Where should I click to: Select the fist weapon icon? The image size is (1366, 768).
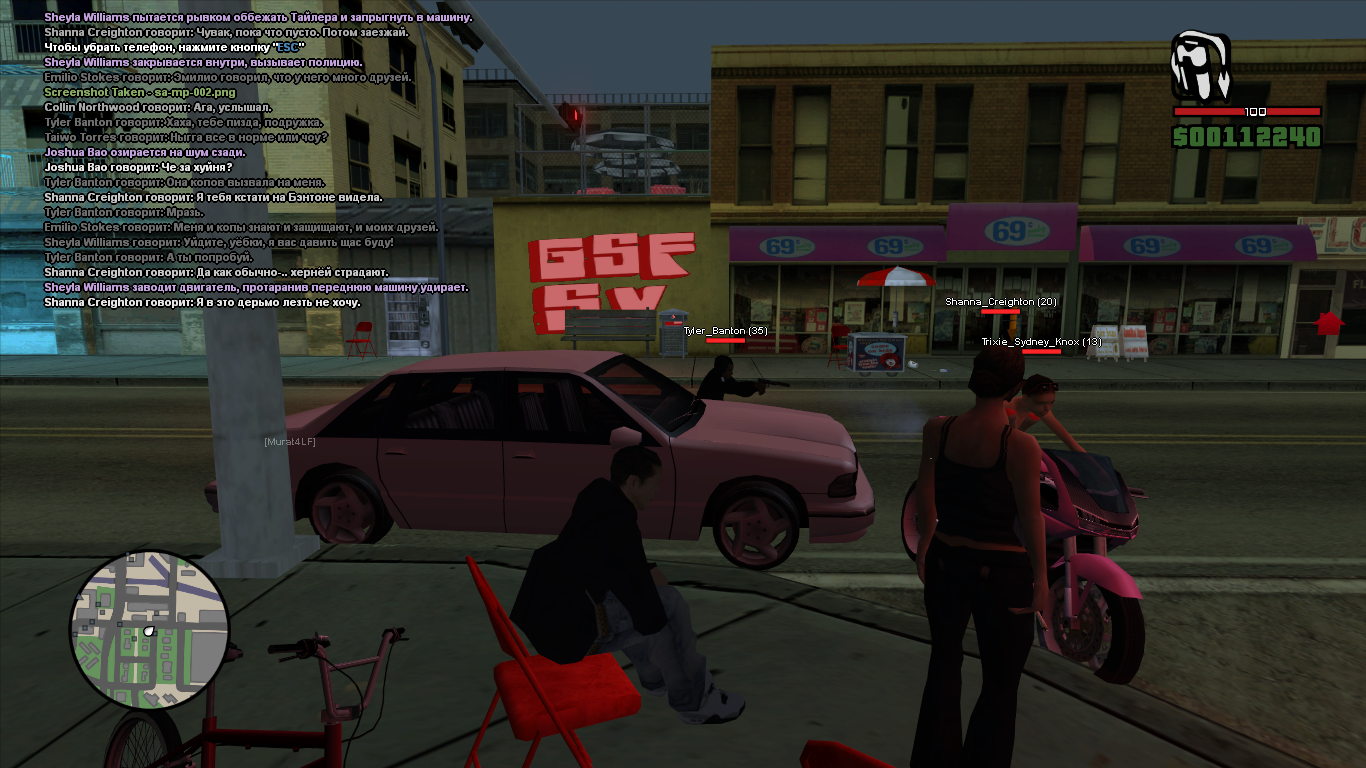[x=1201, y=66]
